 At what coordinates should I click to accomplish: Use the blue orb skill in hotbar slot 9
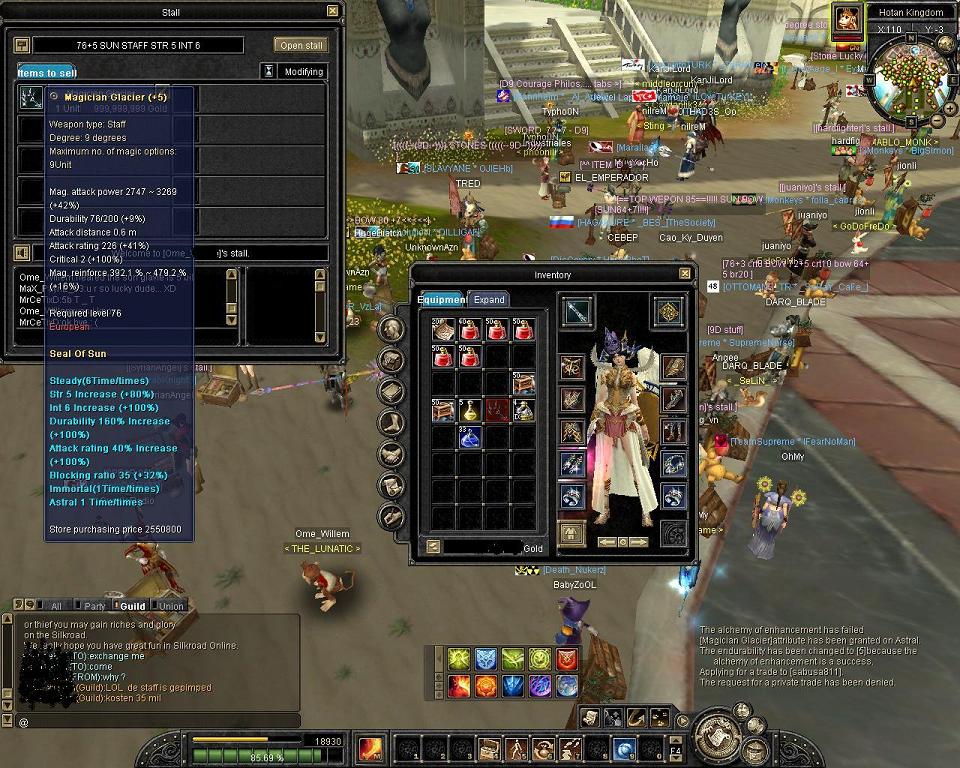pyautogui.click(x=625, y=748)
